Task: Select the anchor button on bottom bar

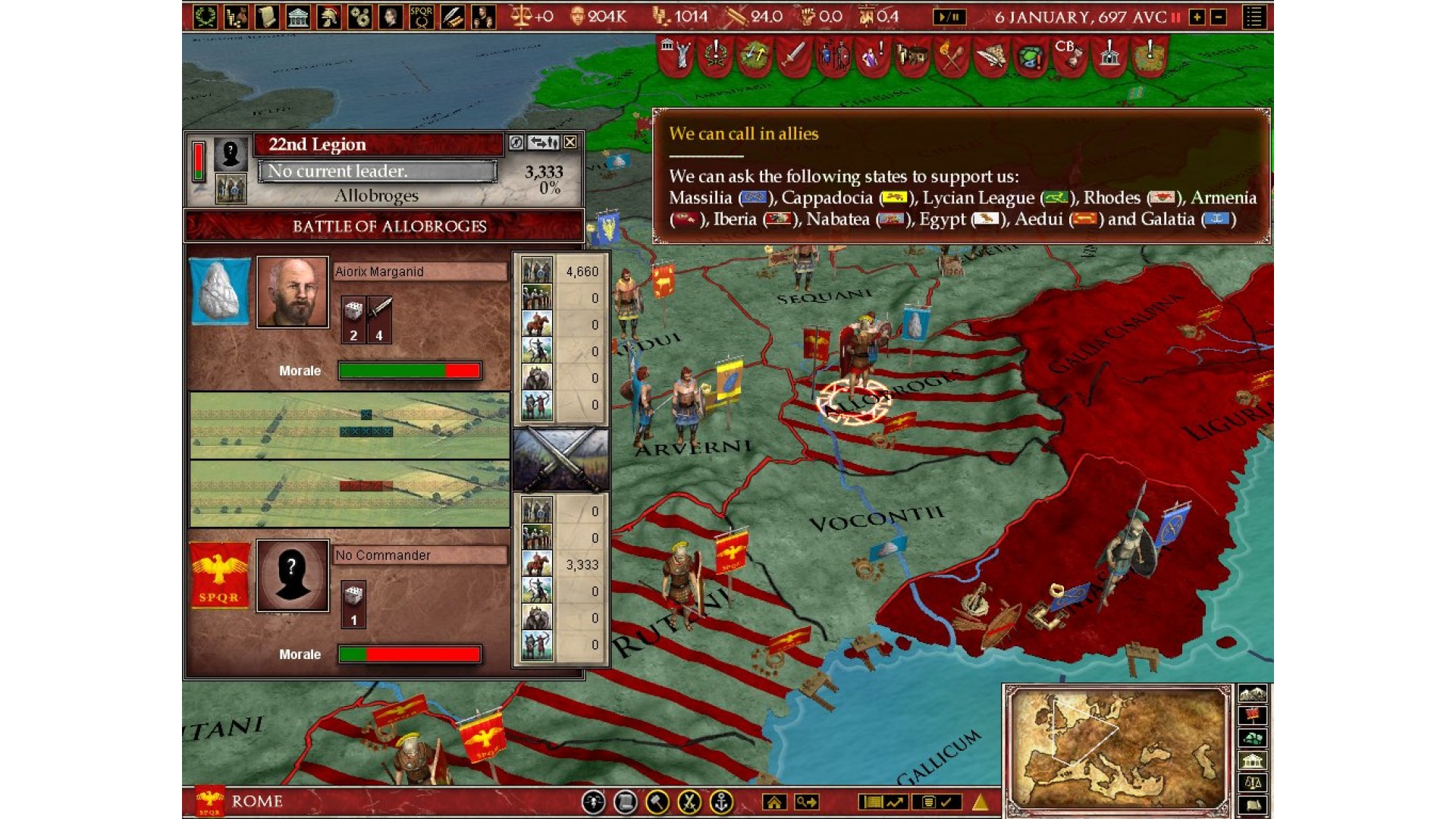Action: tap(720, 802)
